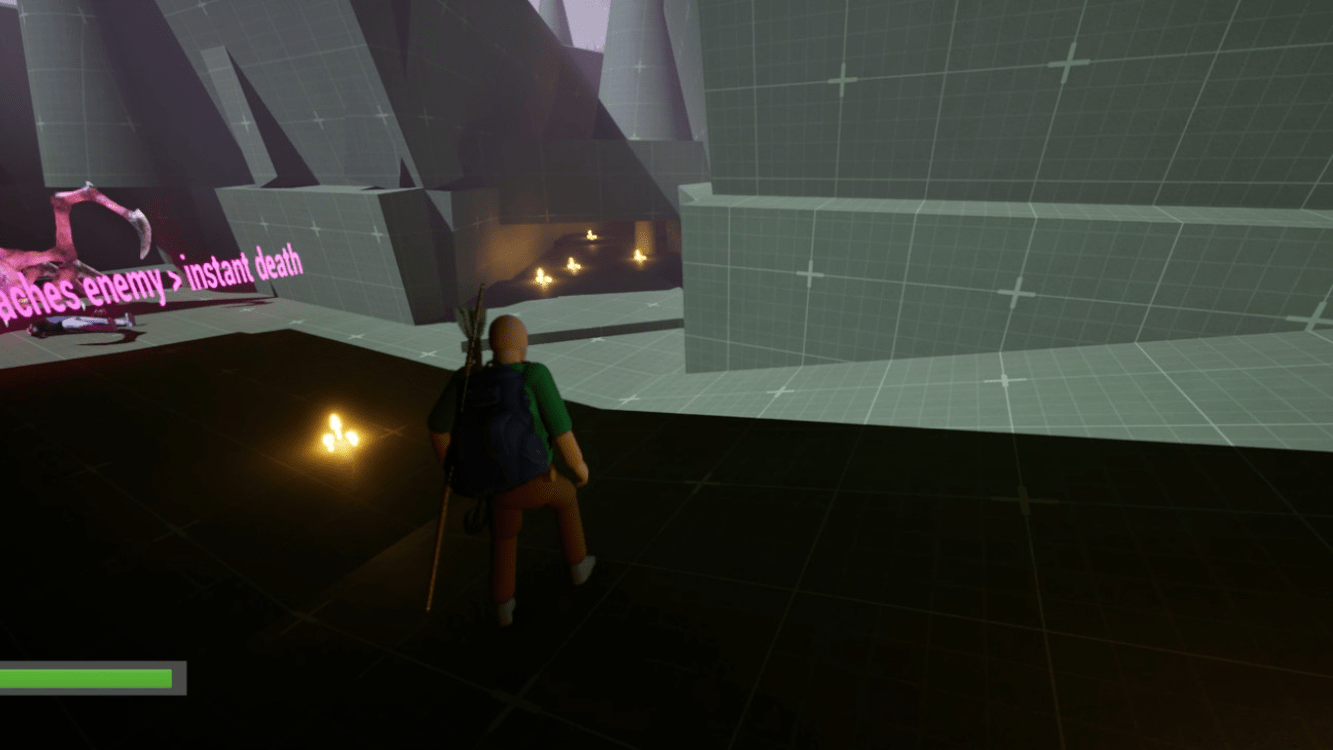Select the rightmost torch near the cave
1333x750 pixels.
641,259
